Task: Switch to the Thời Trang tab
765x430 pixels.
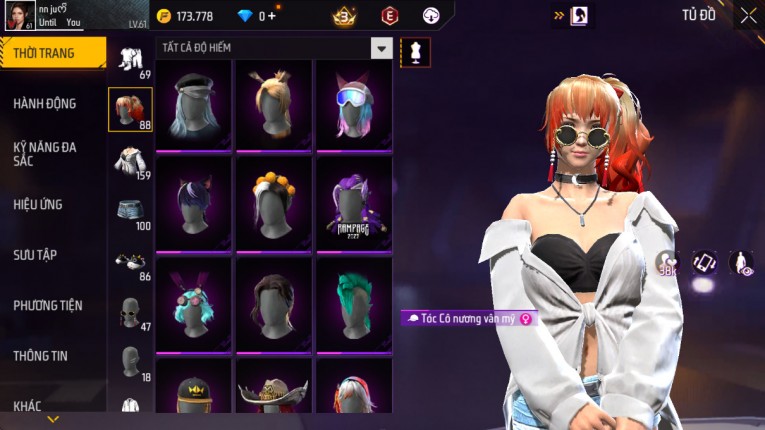Action: click(x=52, y=53)
